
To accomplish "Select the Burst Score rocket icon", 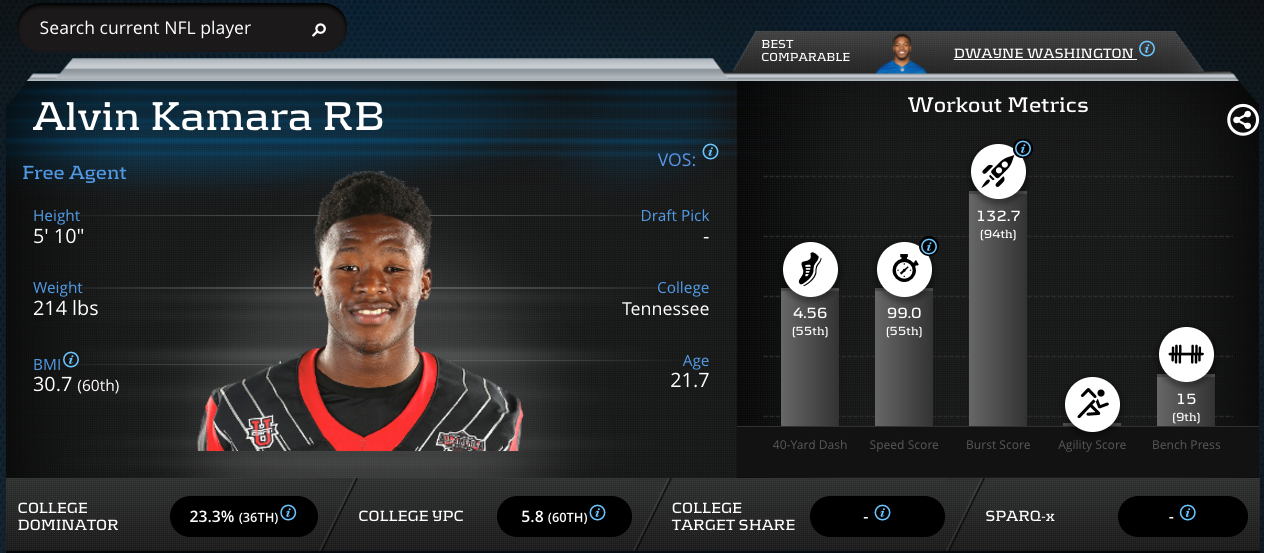I will [x=998, y=173].
